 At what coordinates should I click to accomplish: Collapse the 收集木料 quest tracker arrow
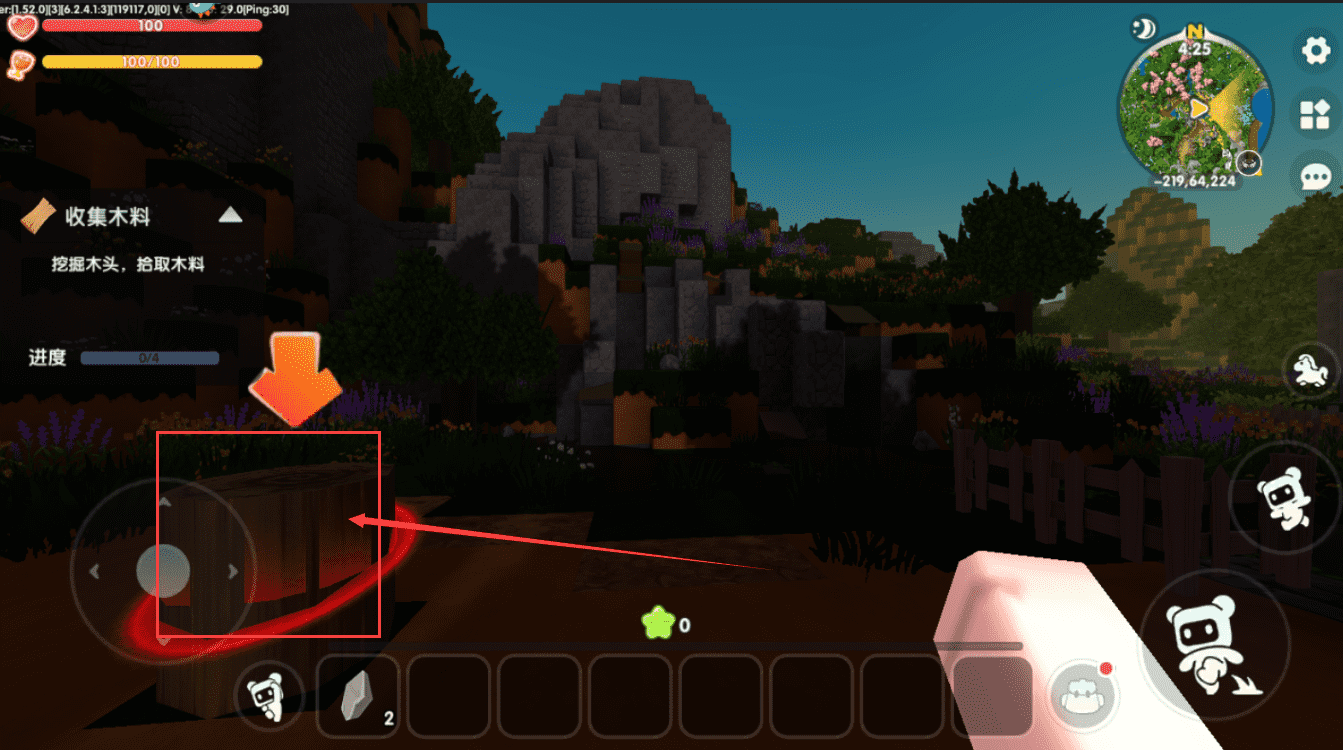231,214
